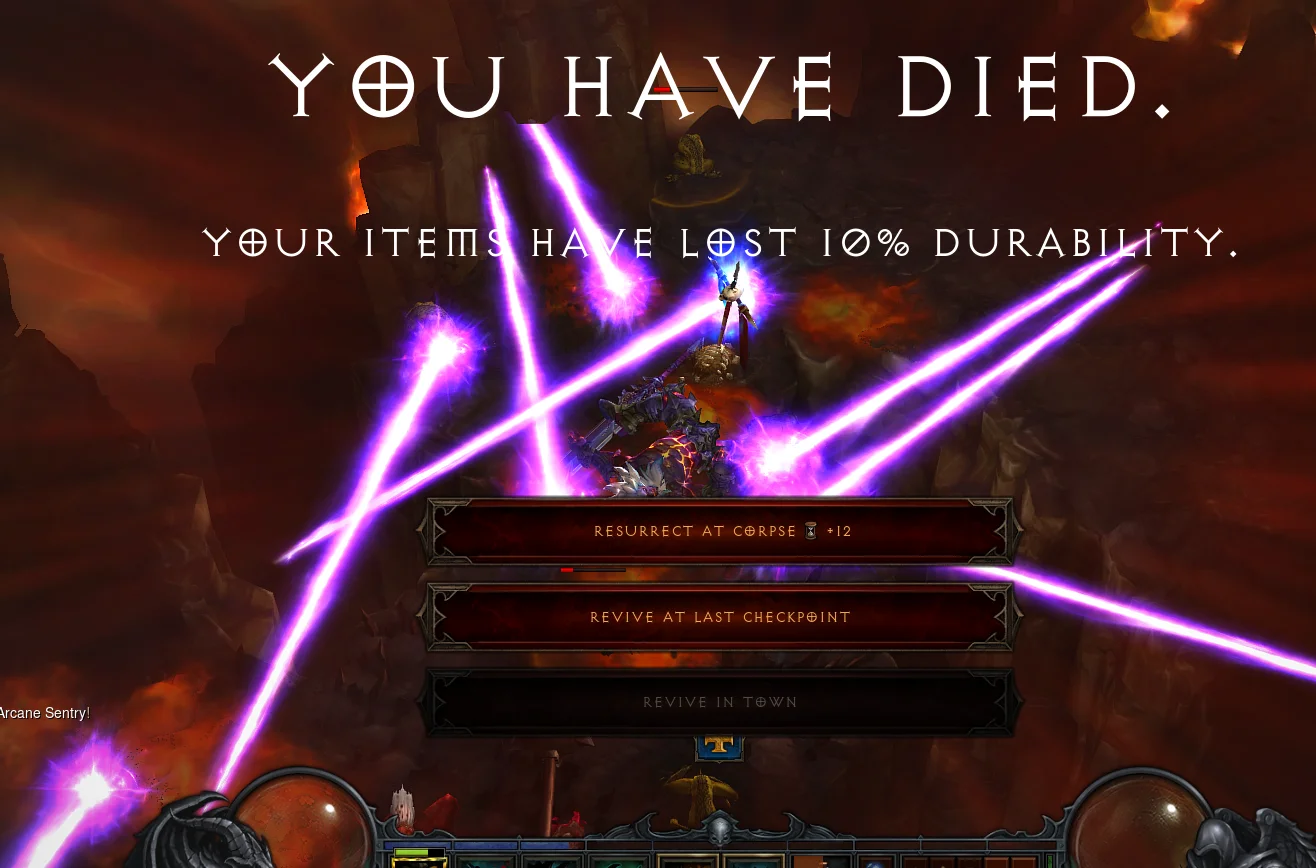Image resolution: width=1316 pixels, height=868 pixels.
Task: Click the greyed-out Revive in Town button
Action: 720,702
